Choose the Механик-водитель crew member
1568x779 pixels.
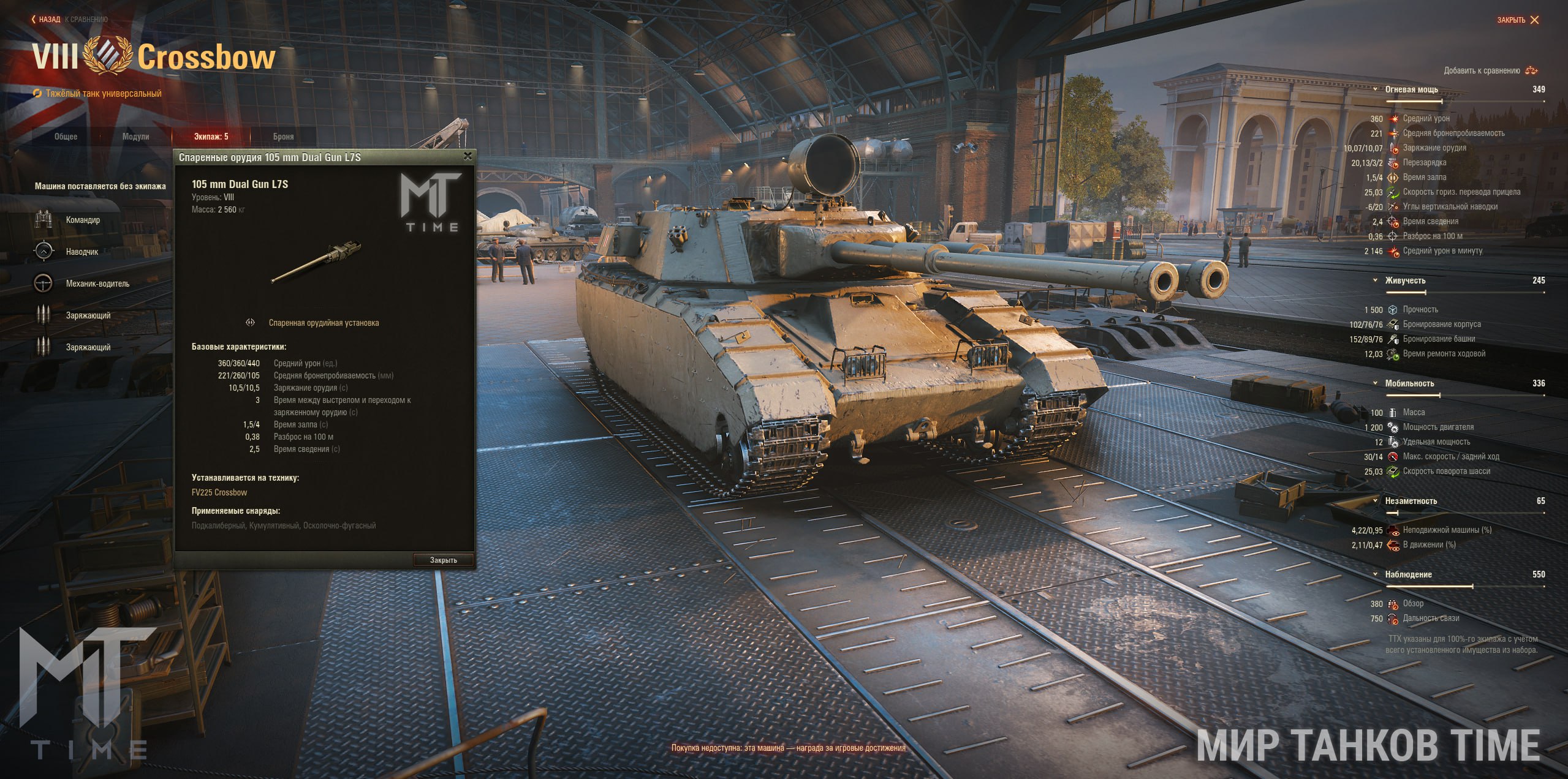pos(97,284)
